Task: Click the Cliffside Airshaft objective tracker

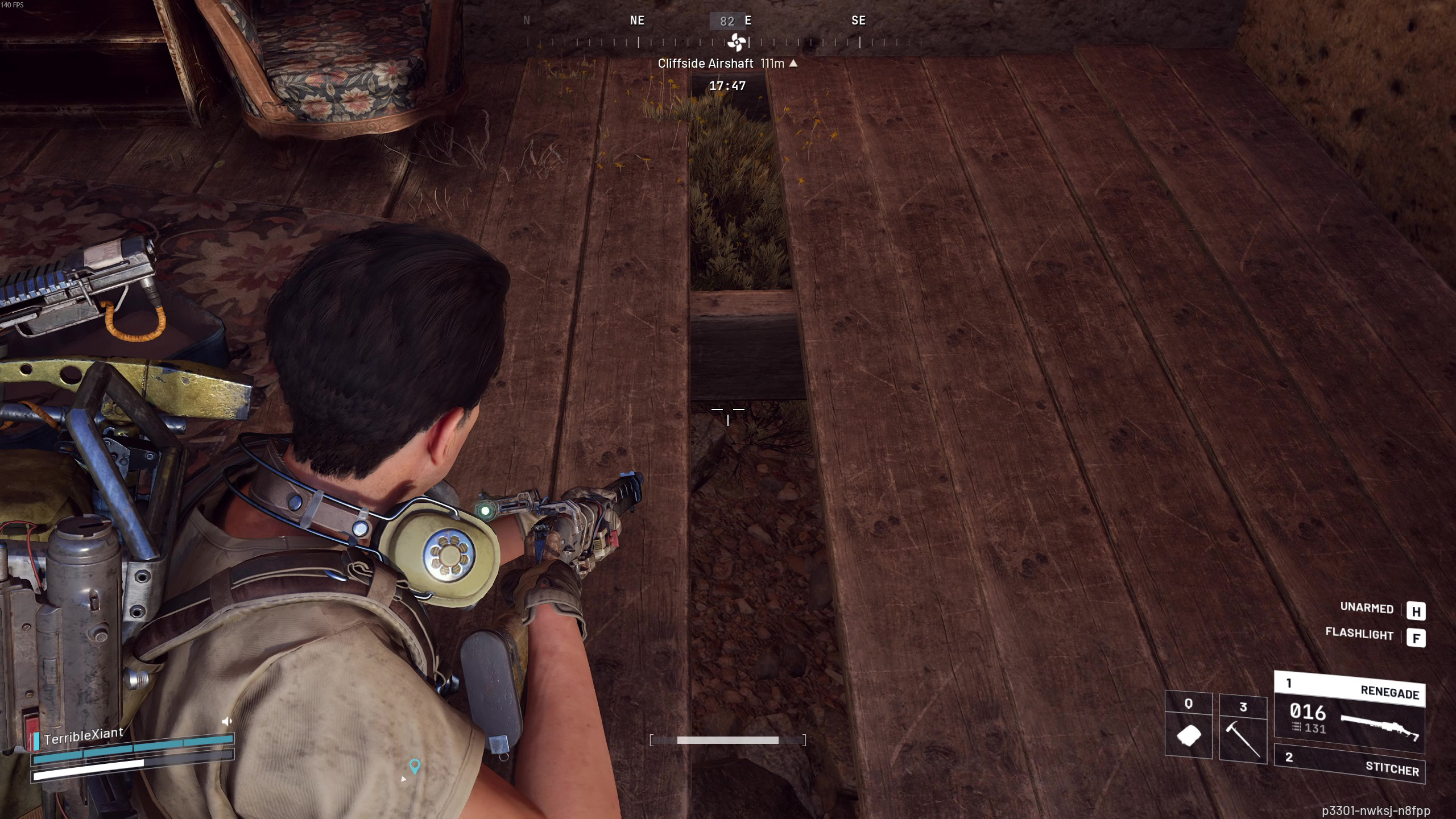Action: point(727,64)
